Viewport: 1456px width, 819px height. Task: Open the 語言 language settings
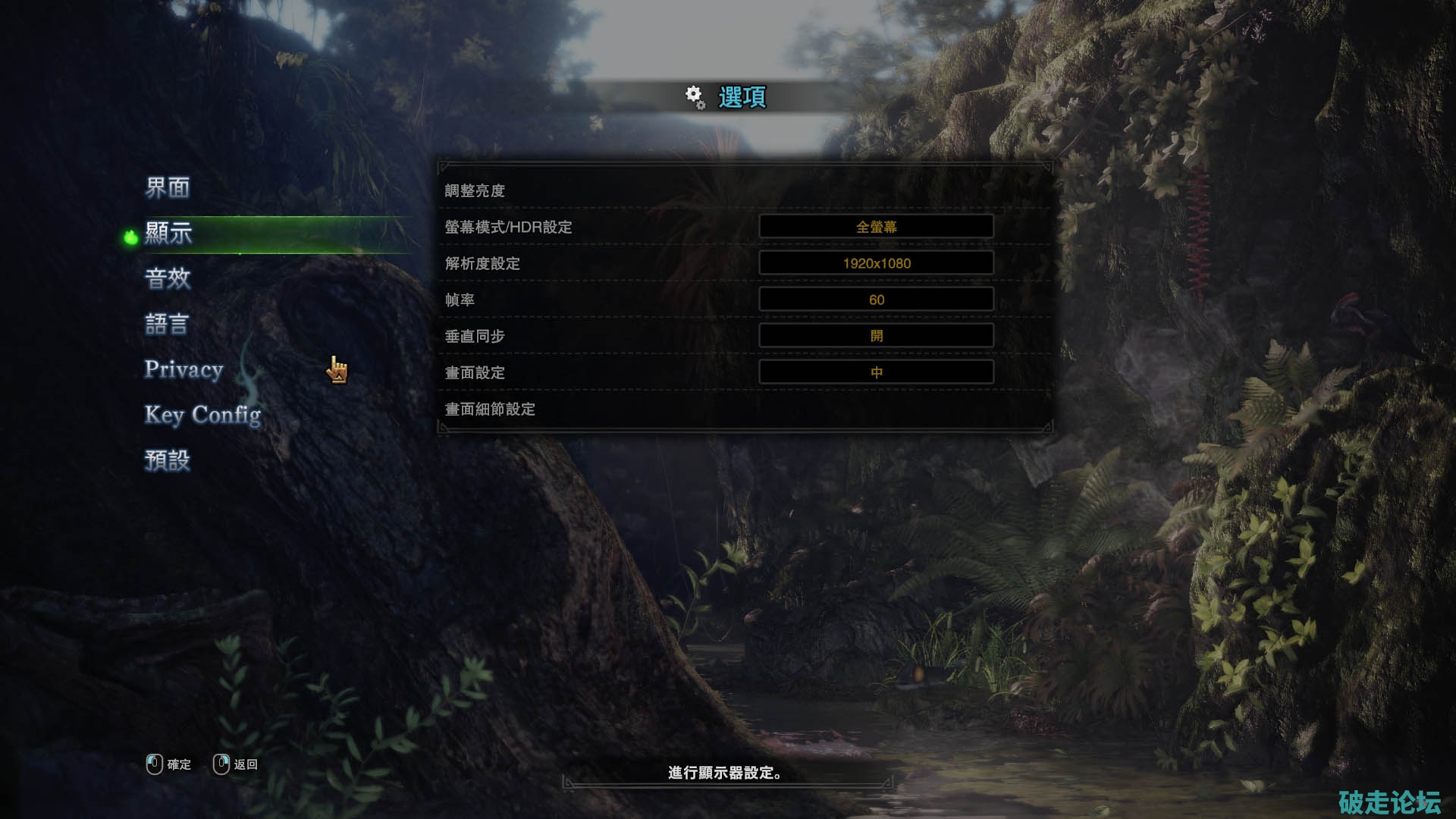tap(167, 324)
